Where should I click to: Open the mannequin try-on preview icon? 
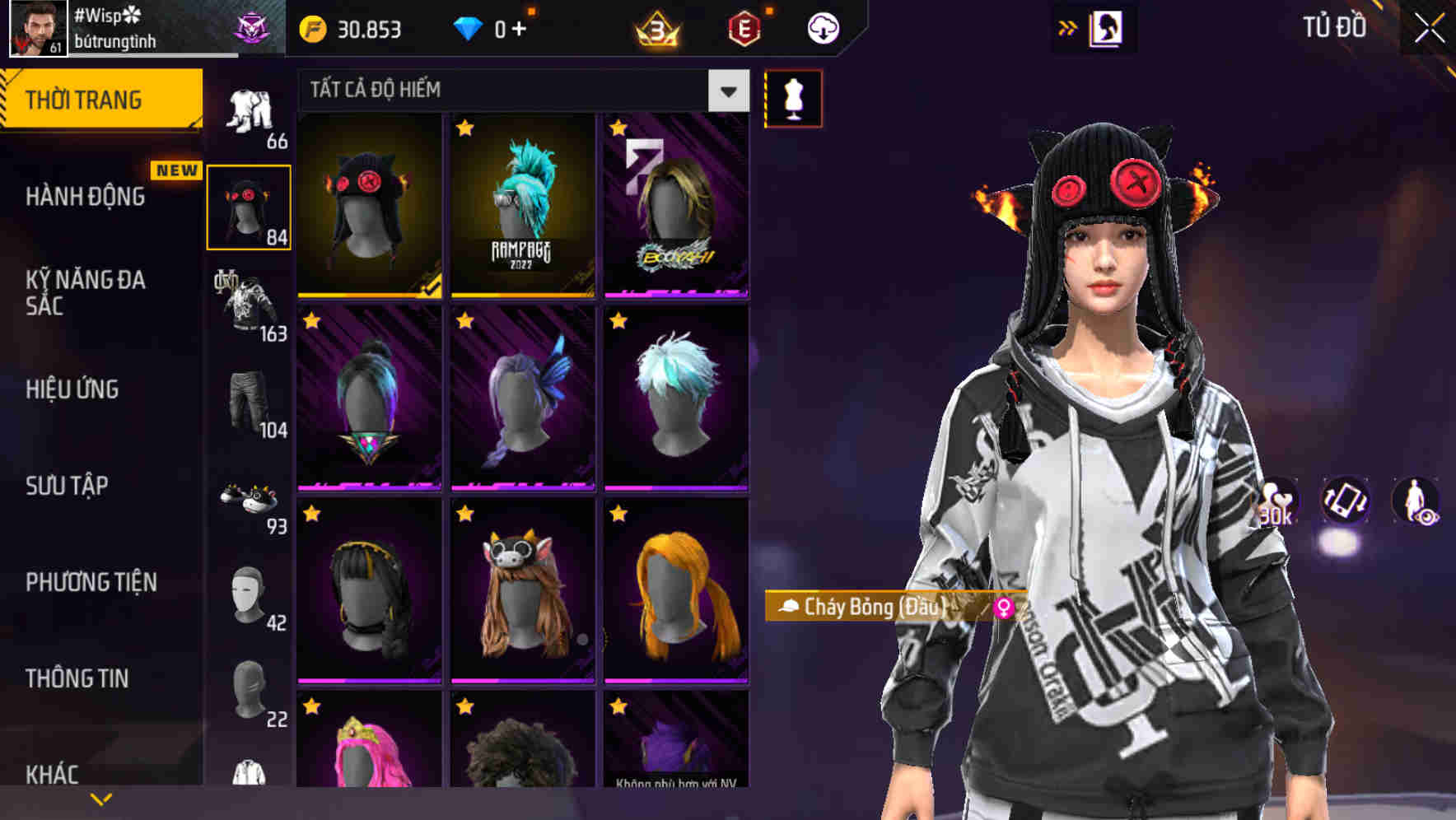792,99
